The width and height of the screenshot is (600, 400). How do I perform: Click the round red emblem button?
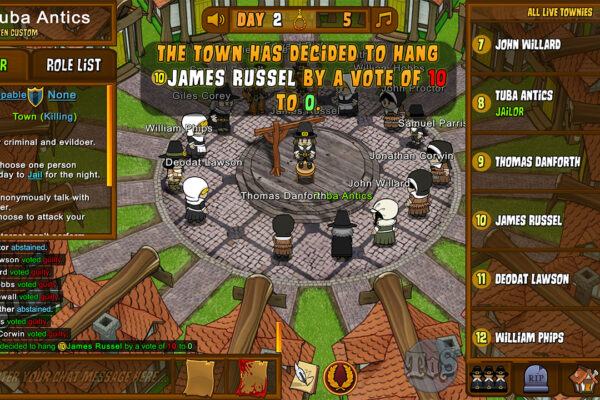[340, 377]
